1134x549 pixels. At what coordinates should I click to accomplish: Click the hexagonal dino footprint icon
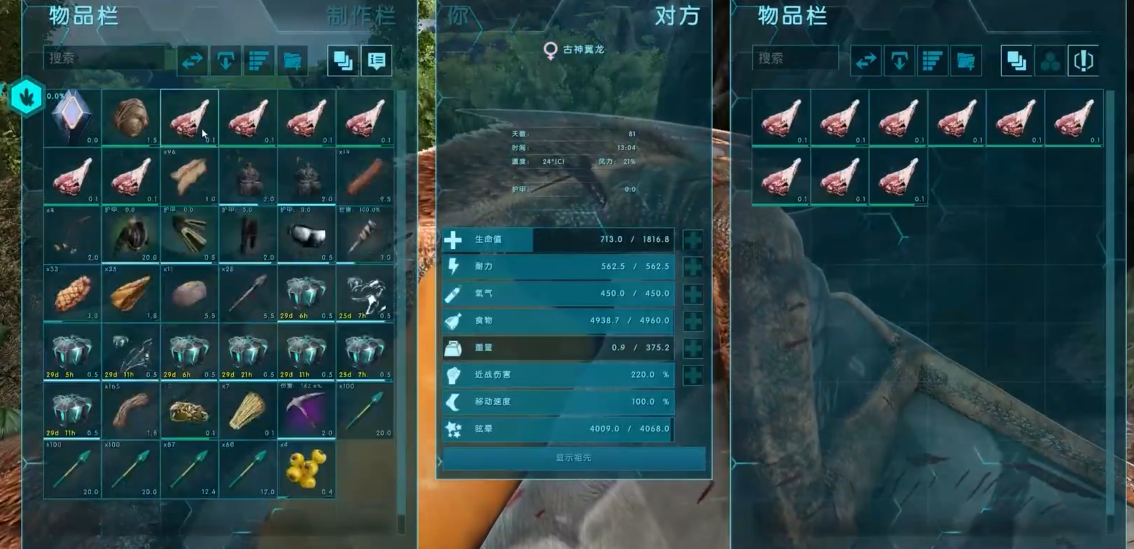(x=24, y=96)
